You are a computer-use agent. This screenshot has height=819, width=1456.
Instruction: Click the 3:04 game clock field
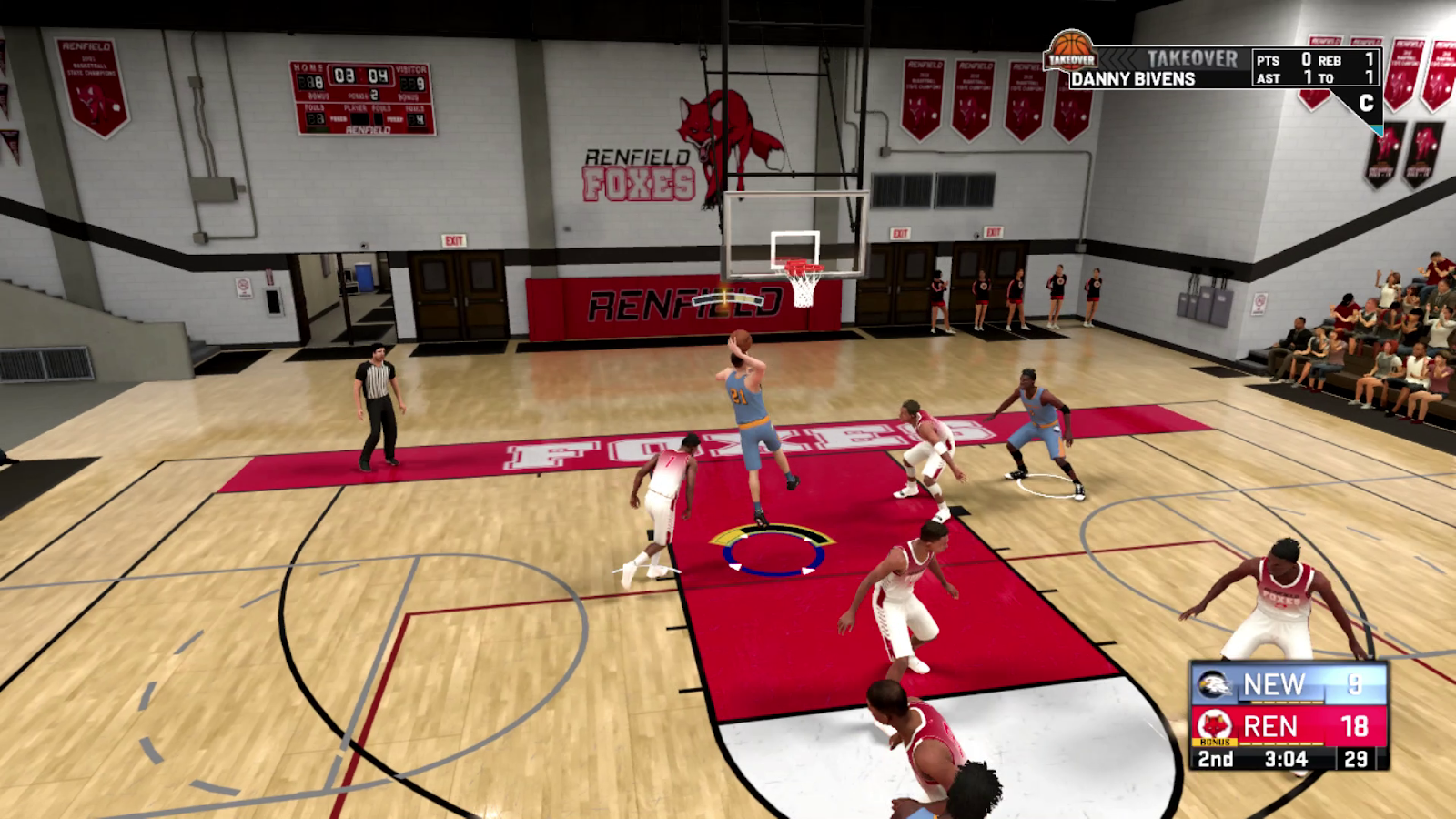tap(1286, 759)
